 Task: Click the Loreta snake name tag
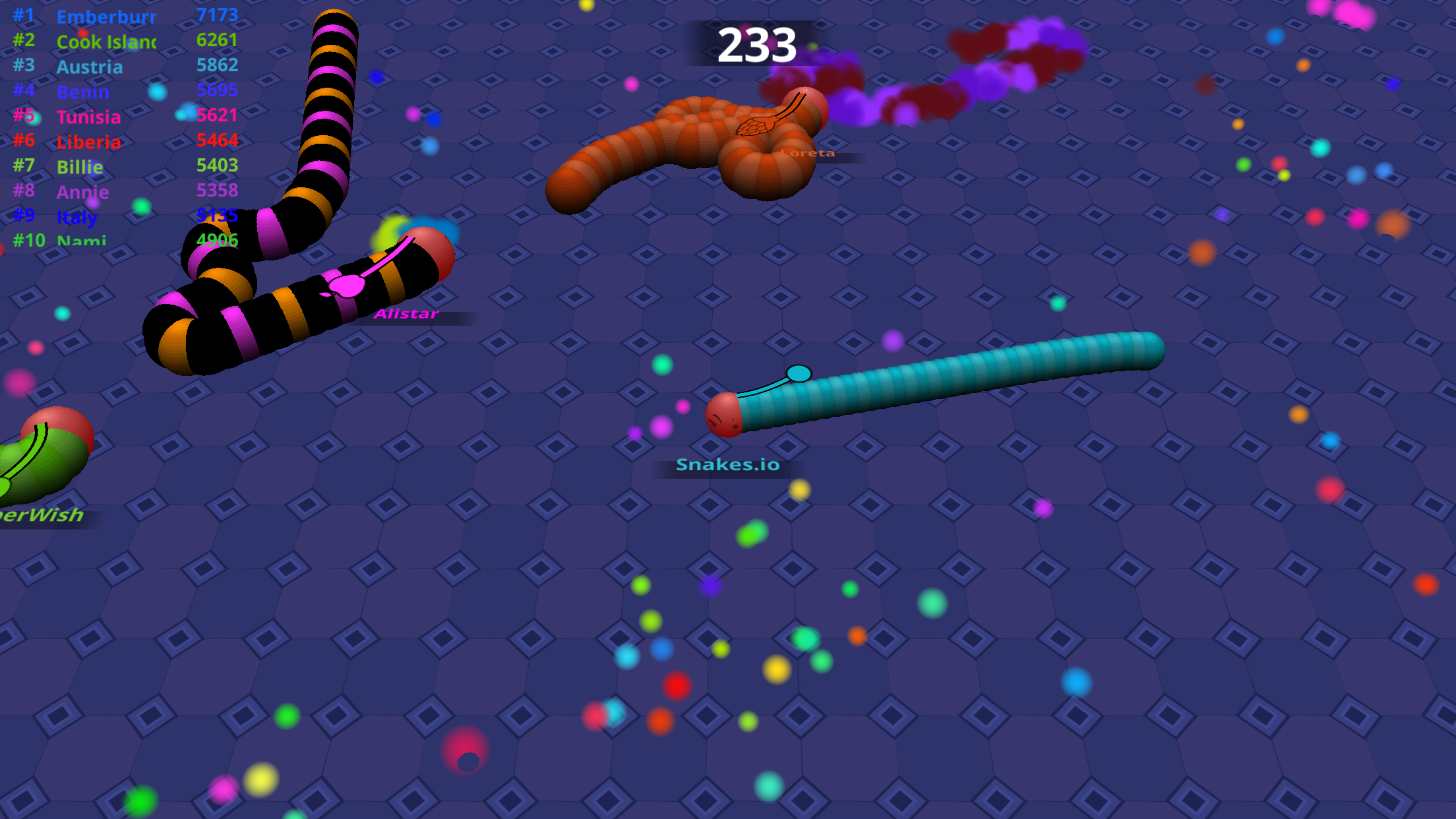pyautogui.click(x=806, y=152)
